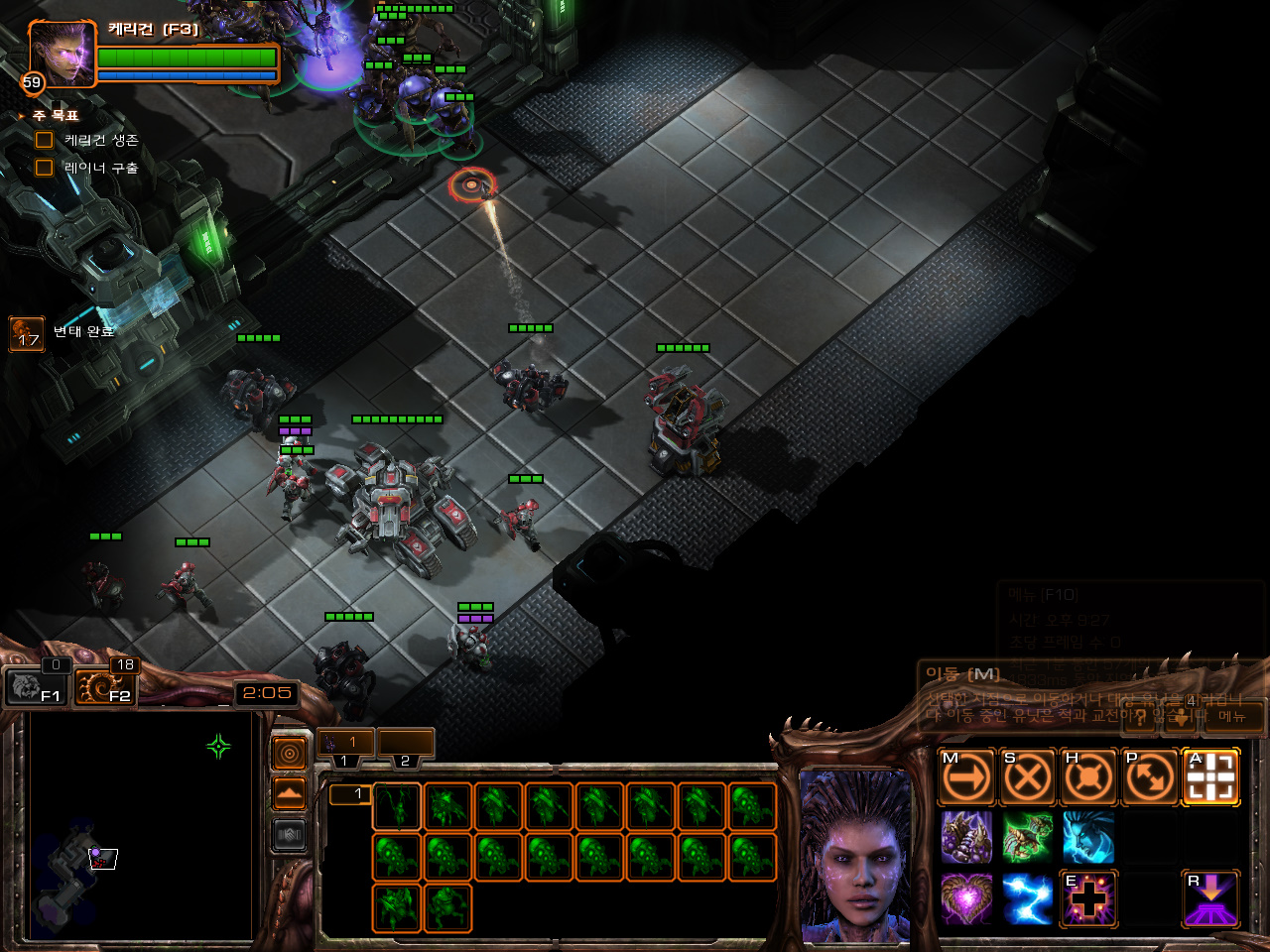Image resolution: width=1270 pixels, height=952 pixels.
Task: Click the glowing purple heart ability icon
Action: click(966, 898)
